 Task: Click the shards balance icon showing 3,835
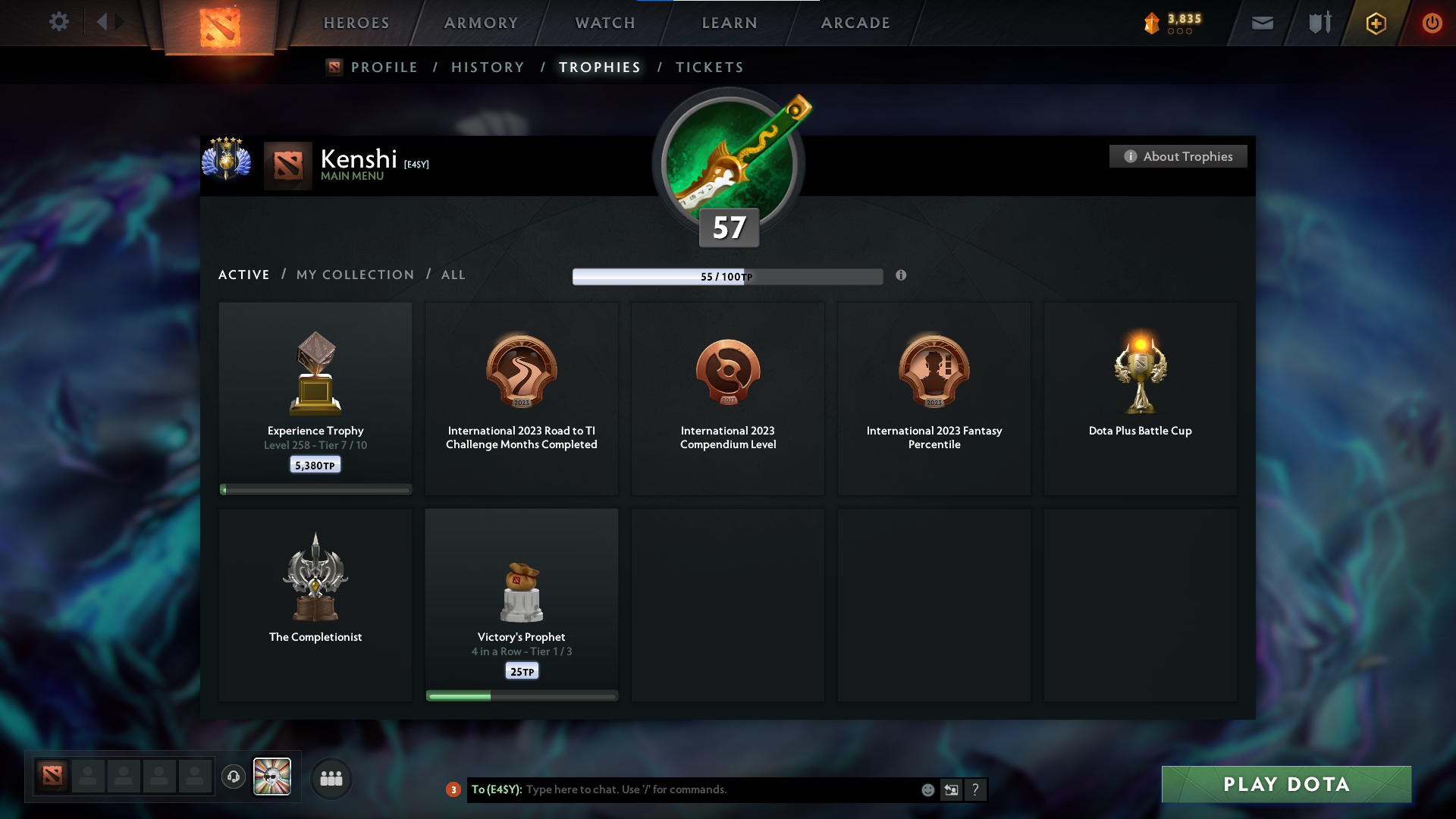[1153, 22]
